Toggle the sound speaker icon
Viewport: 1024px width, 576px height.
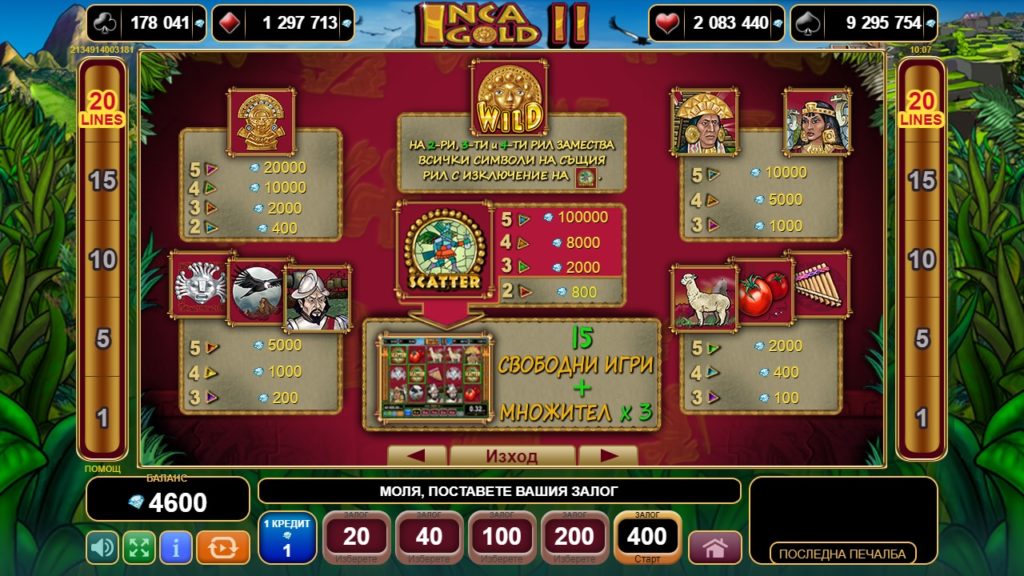tap(103, 547)
